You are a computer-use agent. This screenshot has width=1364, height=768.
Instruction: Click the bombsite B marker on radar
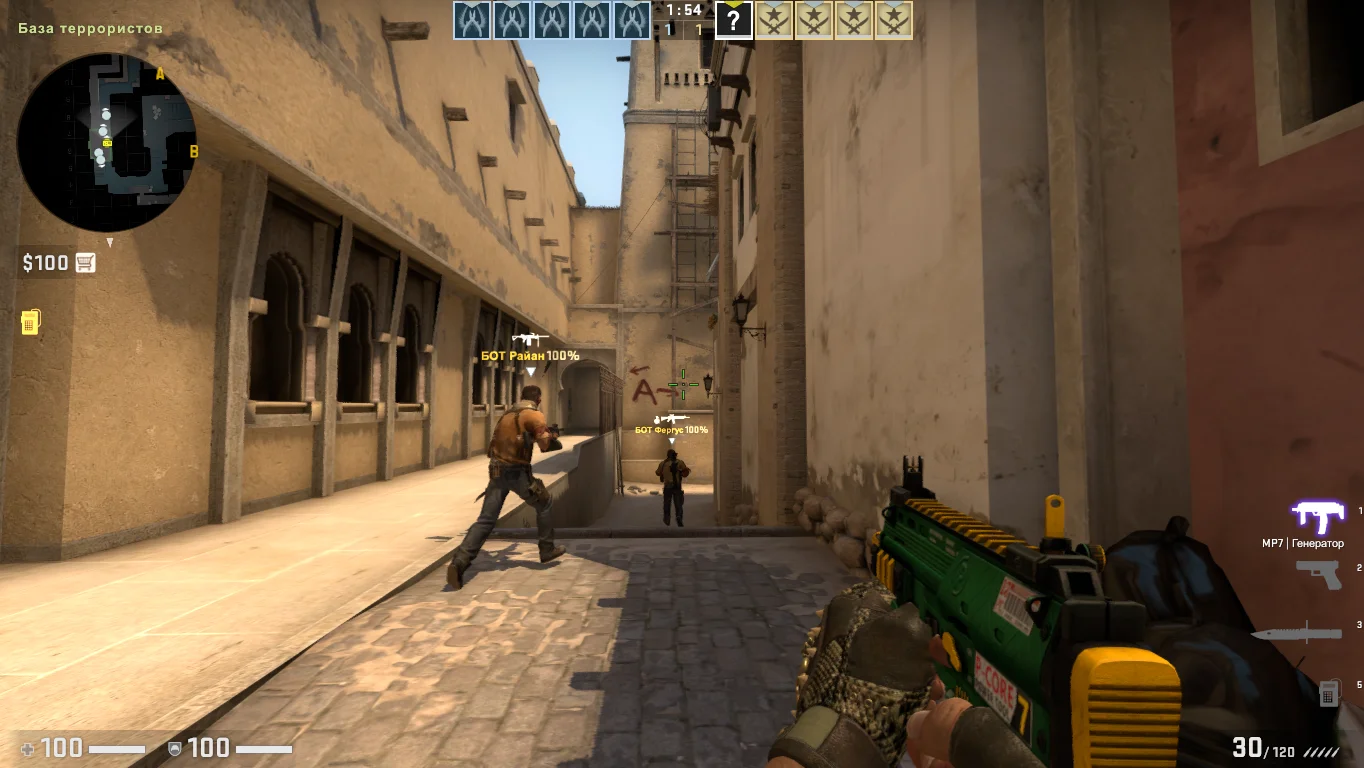[x=194, y=152]
